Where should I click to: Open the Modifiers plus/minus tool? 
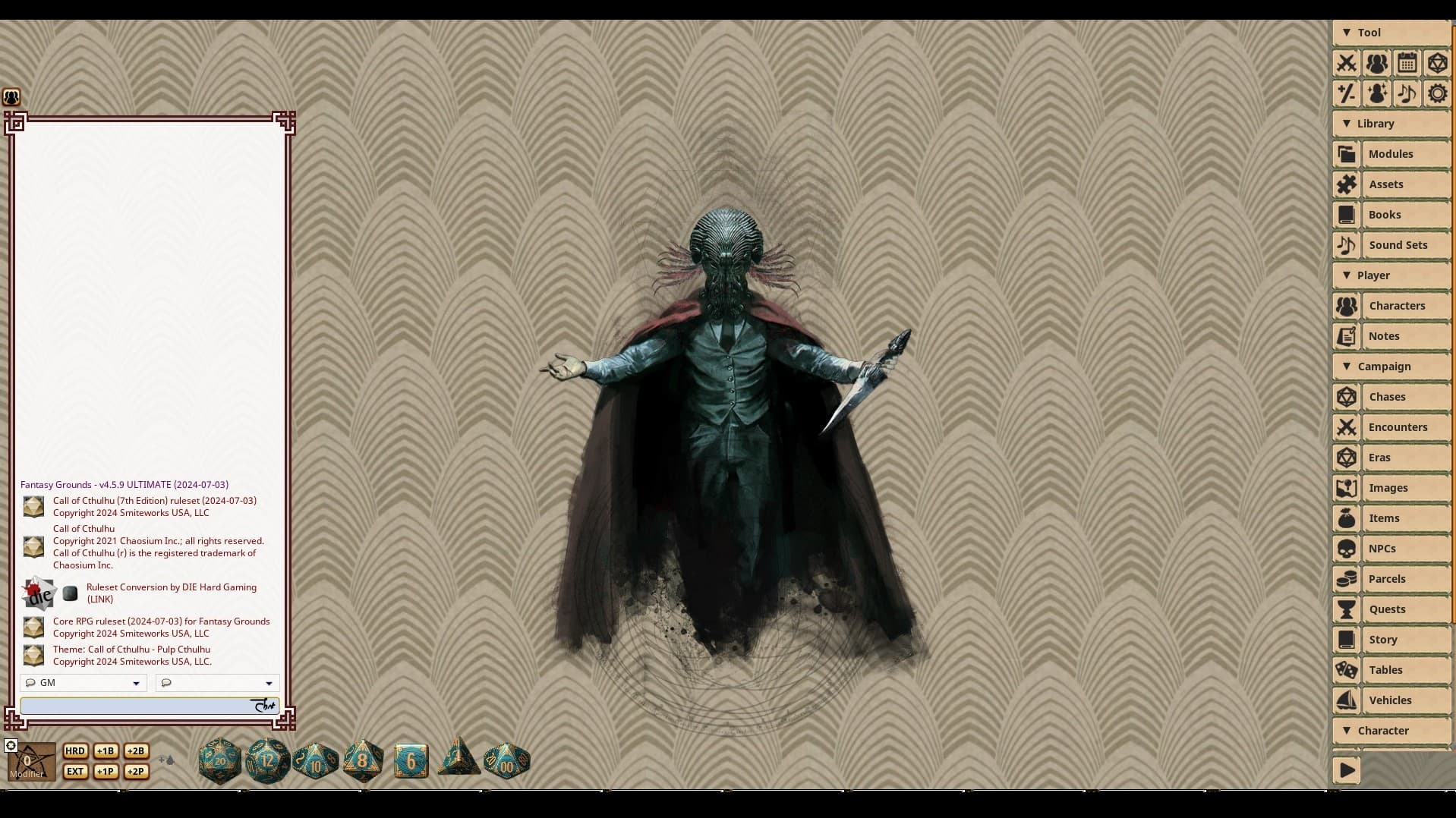[1347, 93]
